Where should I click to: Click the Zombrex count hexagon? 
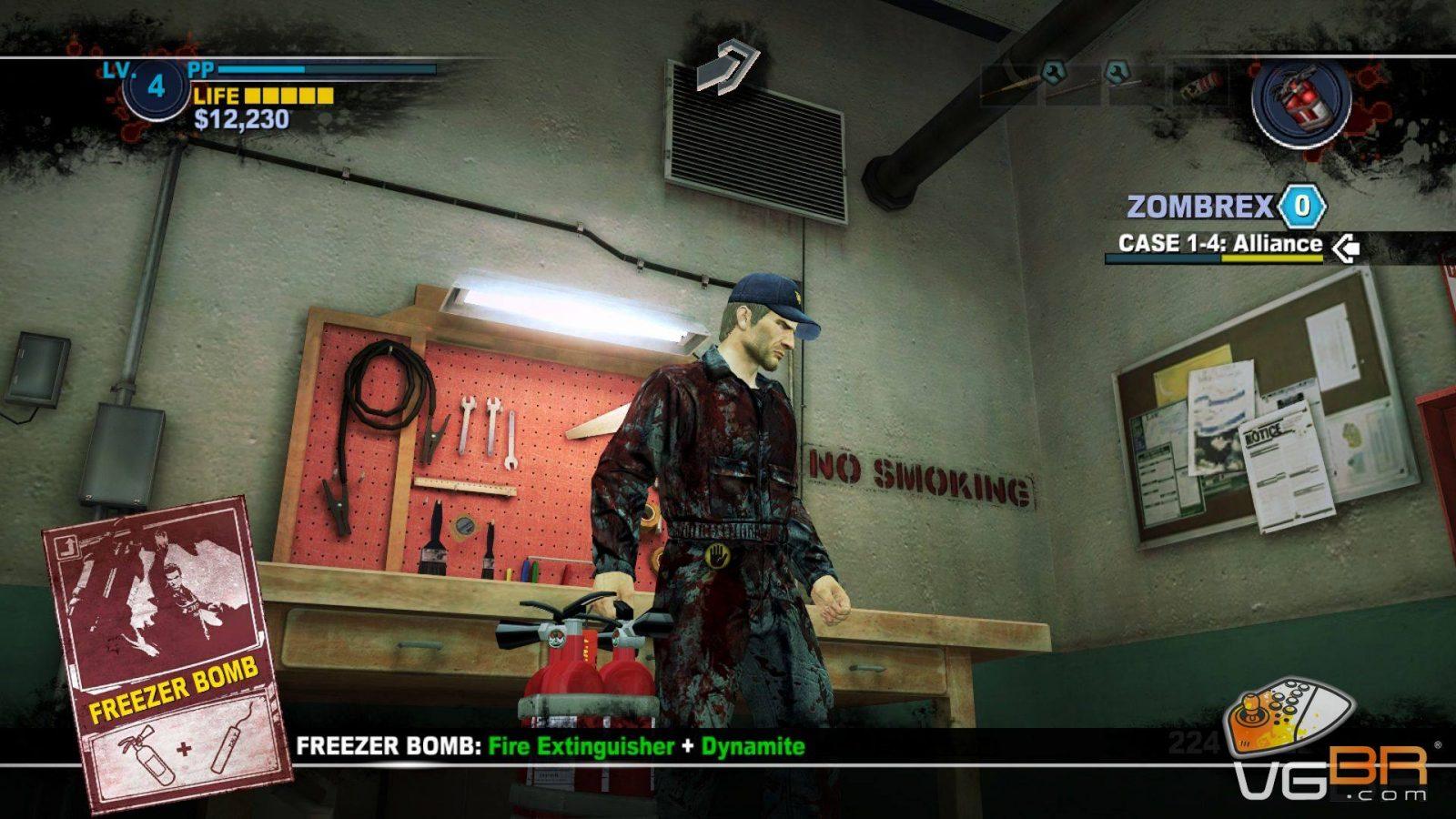pyautogui.click(x=1302, y=207)
